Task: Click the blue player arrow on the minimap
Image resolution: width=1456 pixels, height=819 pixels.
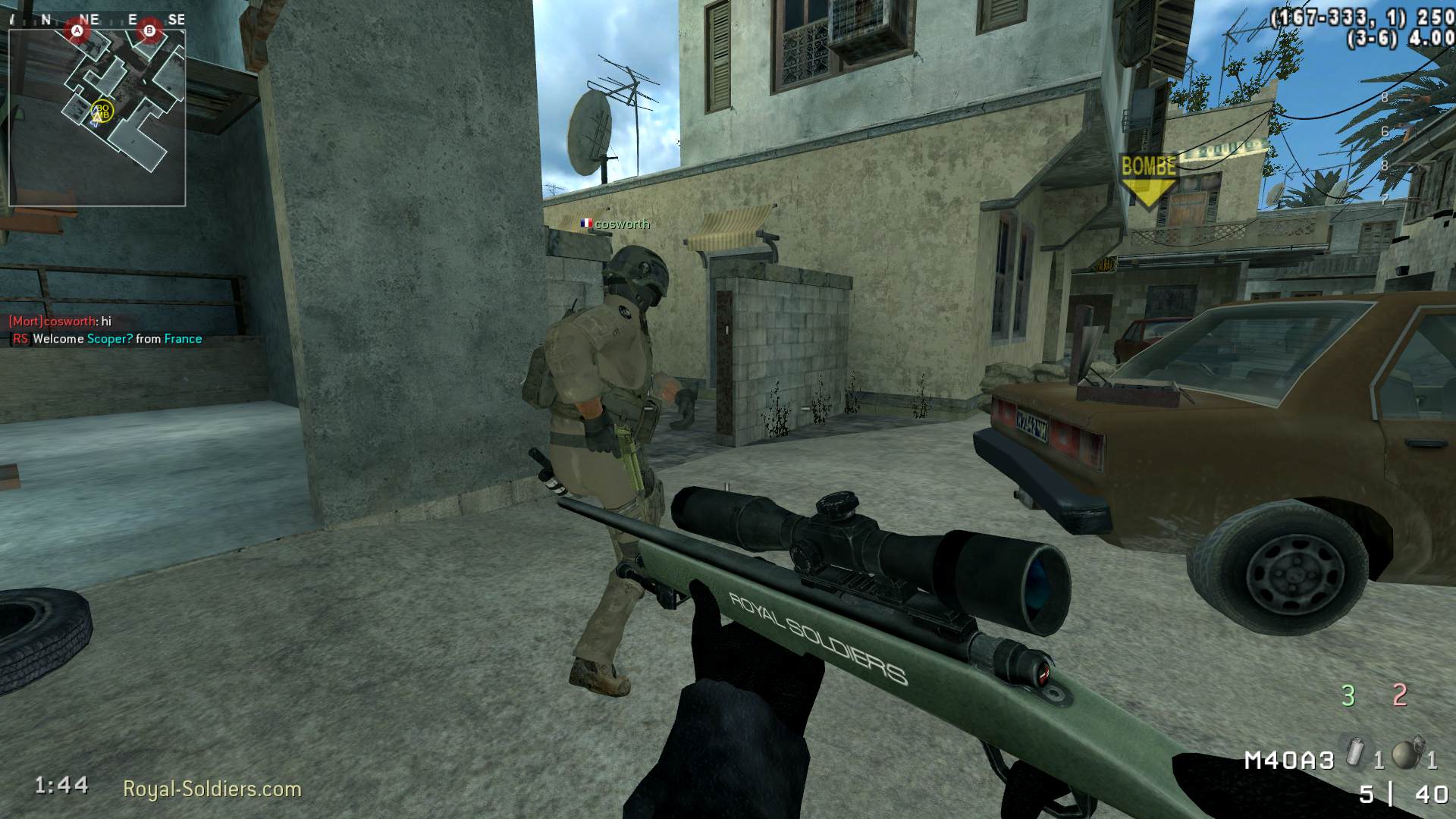Action: point(96,119)
